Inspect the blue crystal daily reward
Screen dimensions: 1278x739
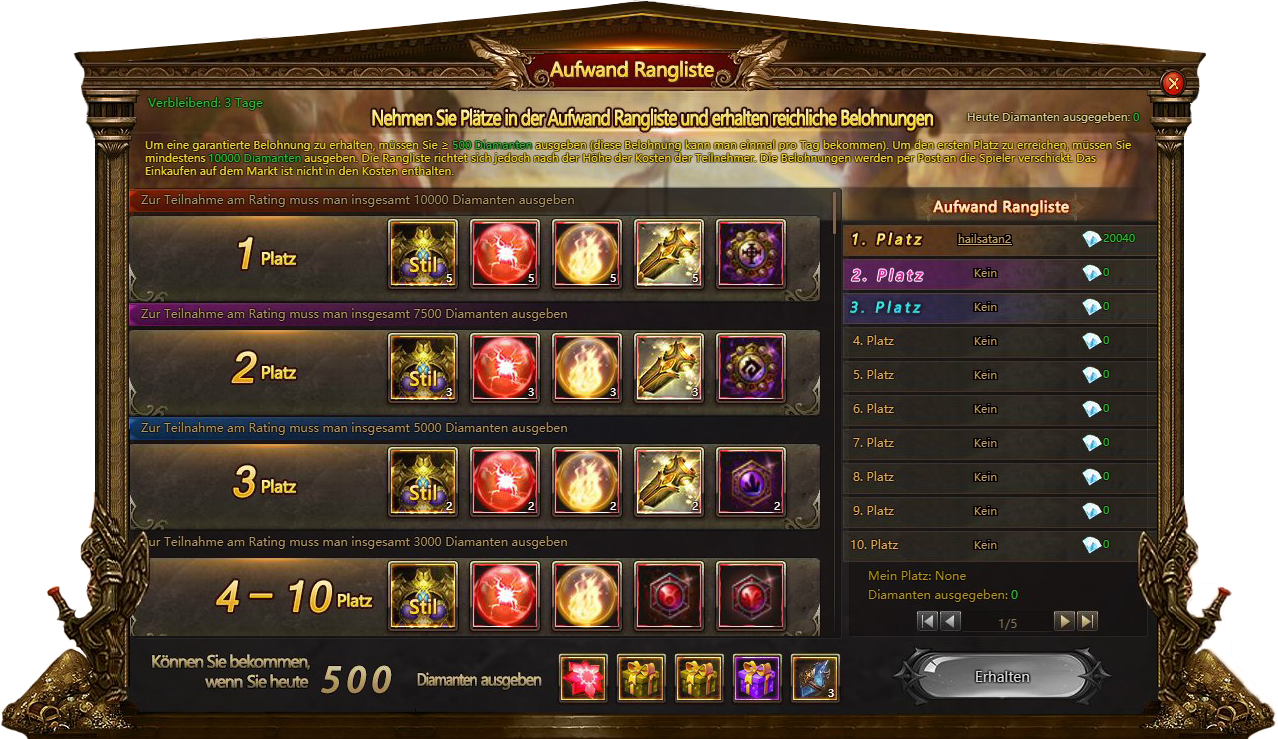(815, 679)
